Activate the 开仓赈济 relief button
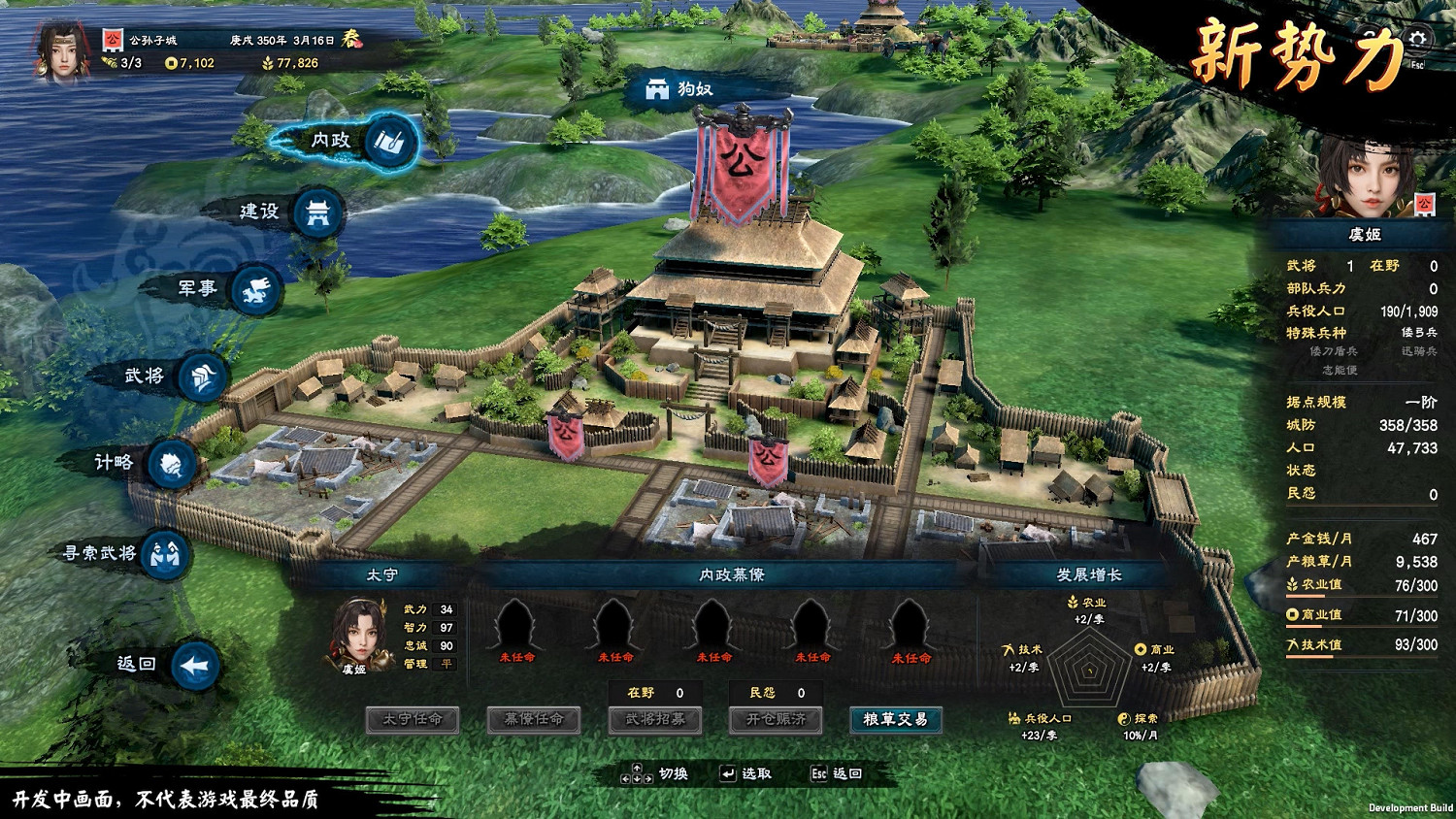 [x=776, y=720]
